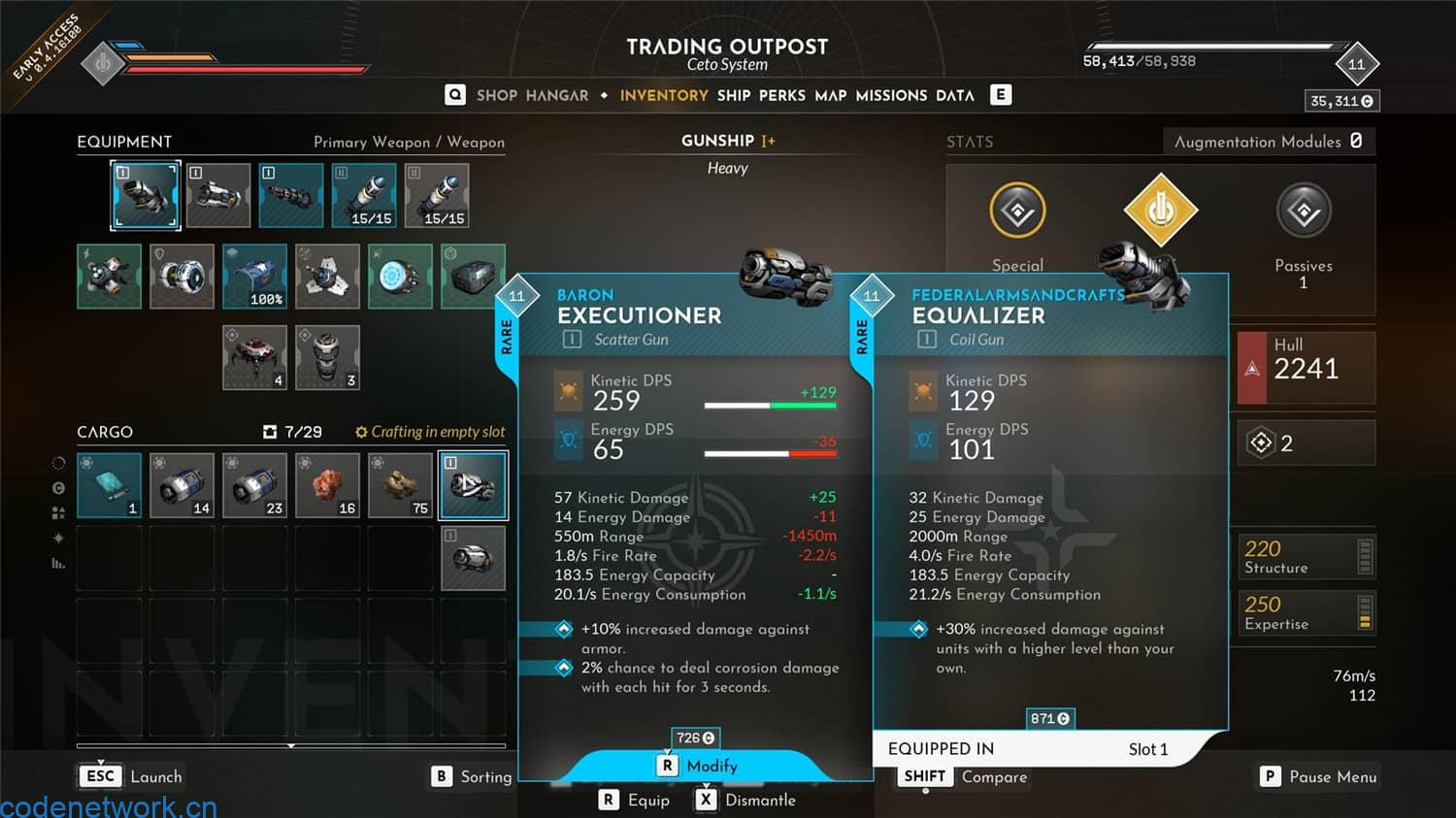Image resolution: width=1456 pixels, height=818 pixels.
Task: Go to the SHIP tab
Action: click(x=734, y=95)
